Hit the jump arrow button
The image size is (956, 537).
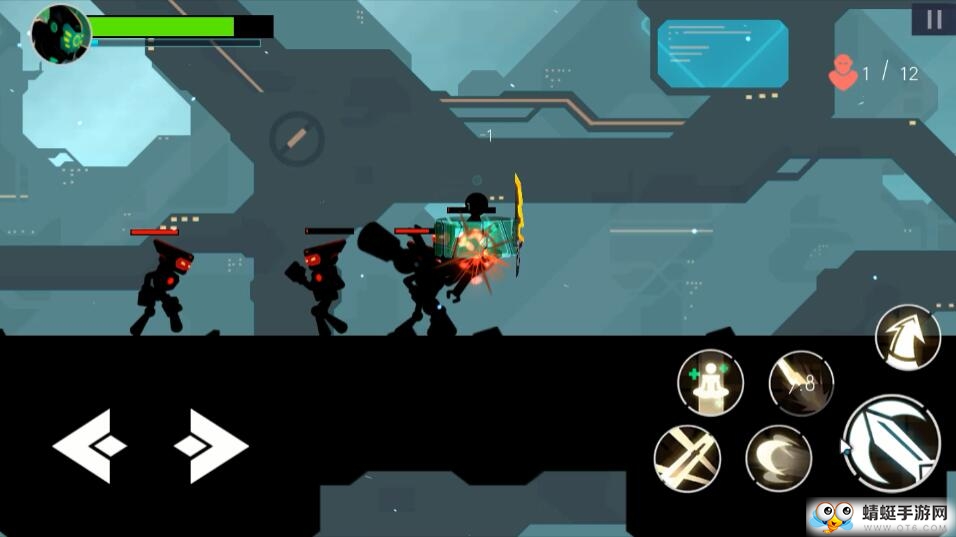(908, 337)
